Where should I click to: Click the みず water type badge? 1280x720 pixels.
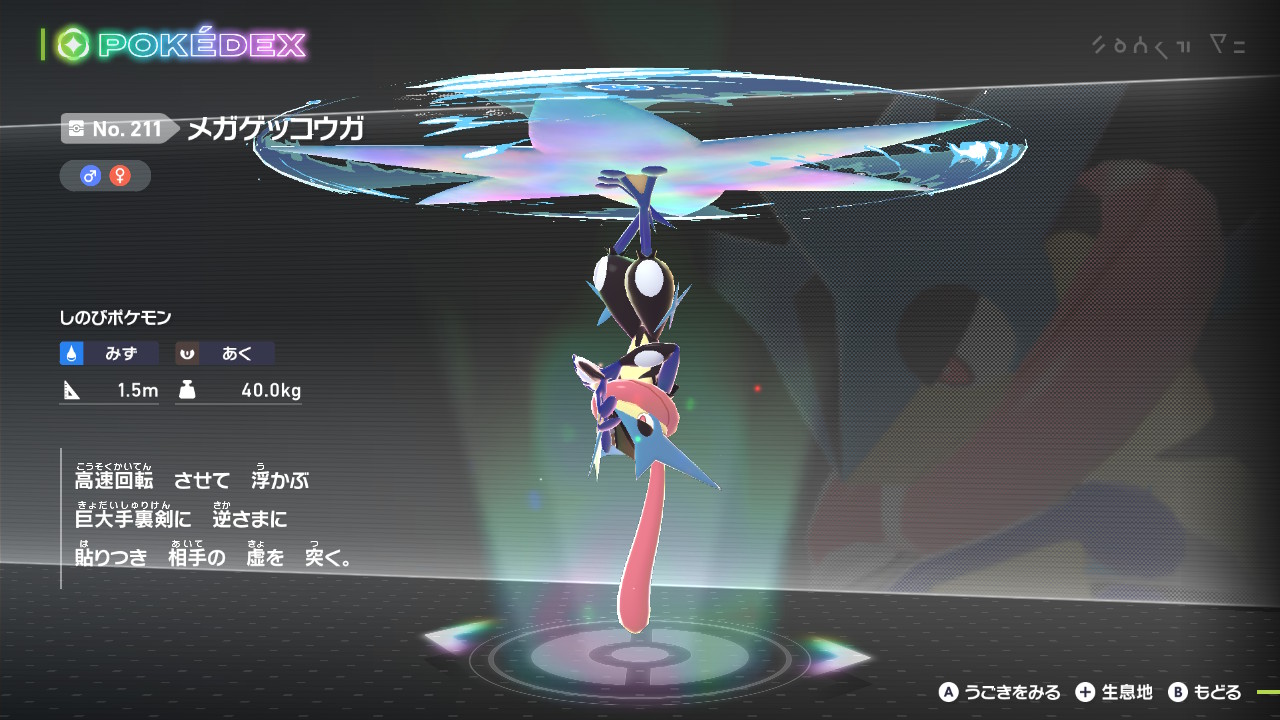pos(109,353)
